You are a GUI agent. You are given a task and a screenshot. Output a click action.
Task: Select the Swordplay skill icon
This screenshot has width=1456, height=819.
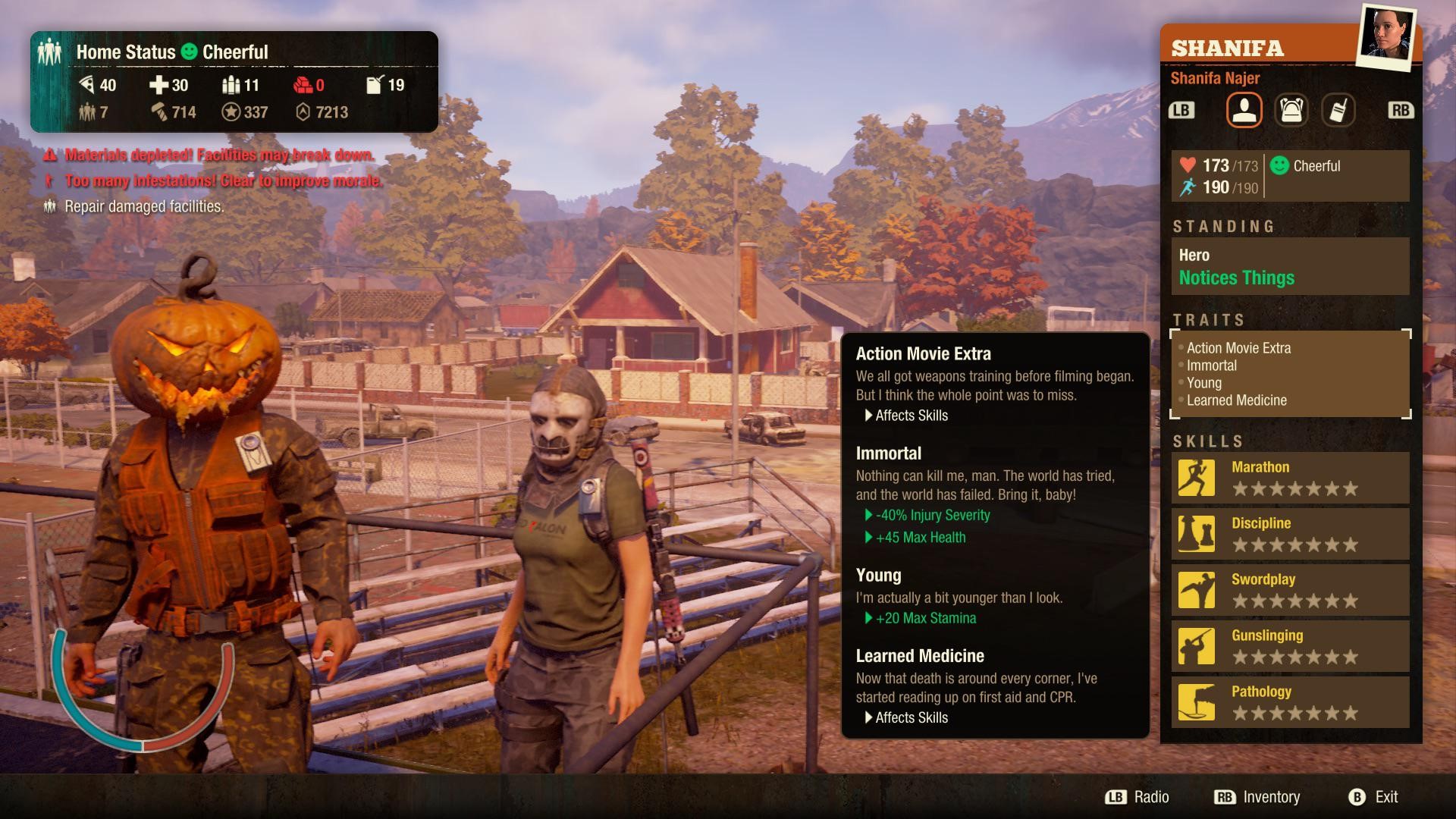(x=1196, y=590)
